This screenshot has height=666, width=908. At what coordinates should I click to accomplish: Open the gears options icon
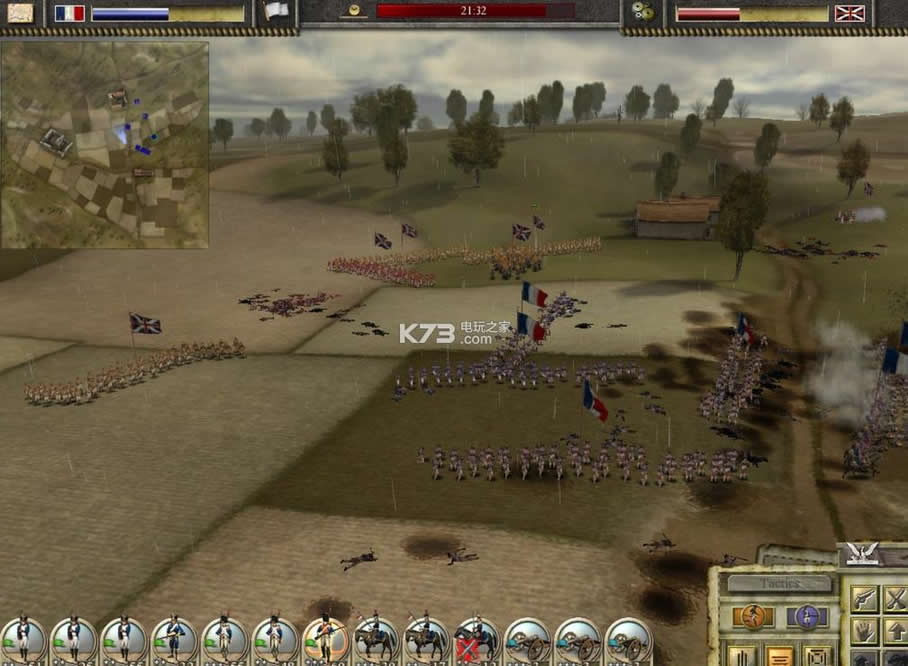[642, 12]
